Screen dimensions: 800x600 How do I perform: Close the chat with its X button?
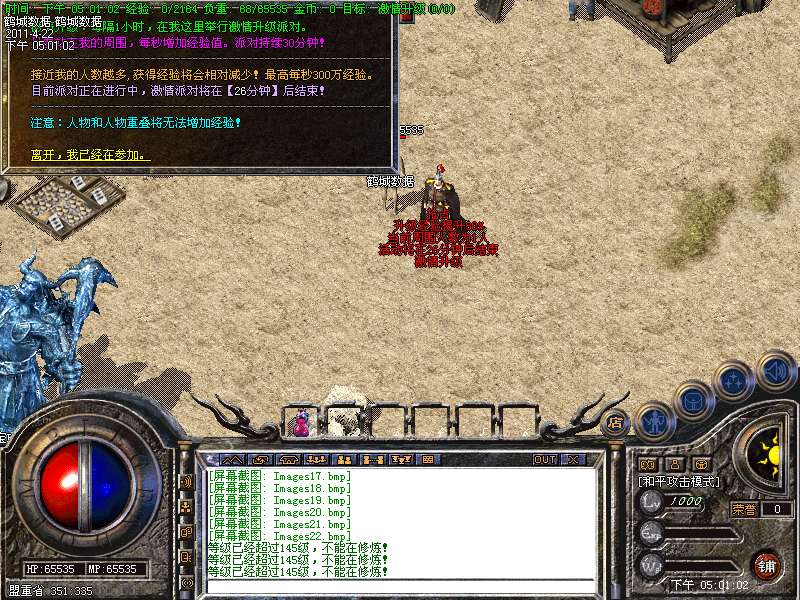tap(573, 459)
